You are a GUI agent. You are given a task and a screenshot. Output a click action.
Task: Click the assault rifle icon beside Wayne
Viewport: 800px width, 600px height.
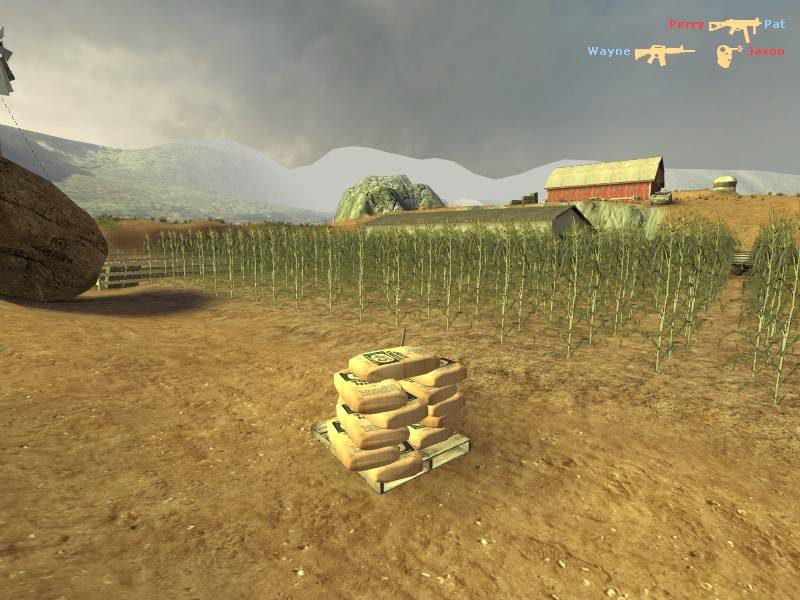click(664, 53)
